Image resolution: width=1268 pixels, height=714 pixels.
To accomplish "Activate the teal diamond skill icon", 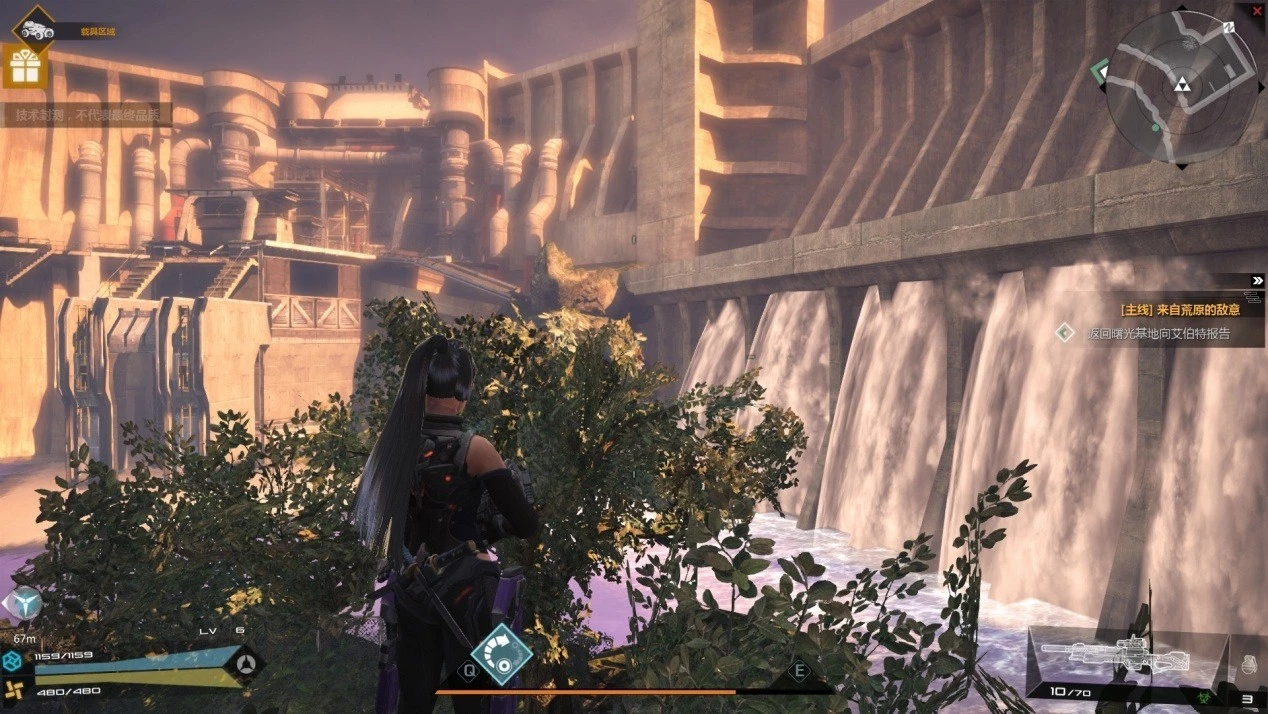I will [x=501, y=655].
